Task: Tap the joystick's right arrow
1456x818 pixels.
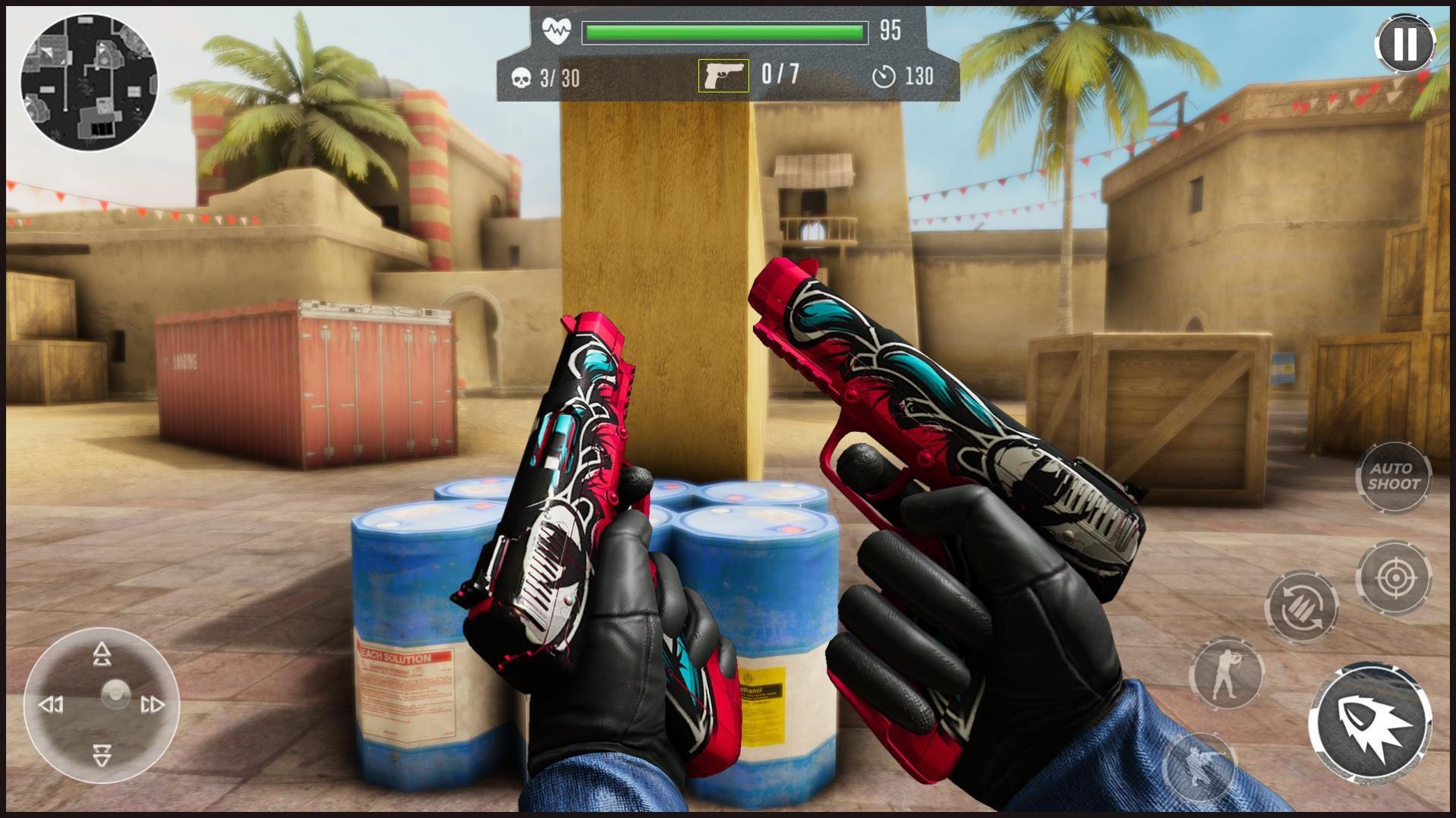Action: coord(153,705)
